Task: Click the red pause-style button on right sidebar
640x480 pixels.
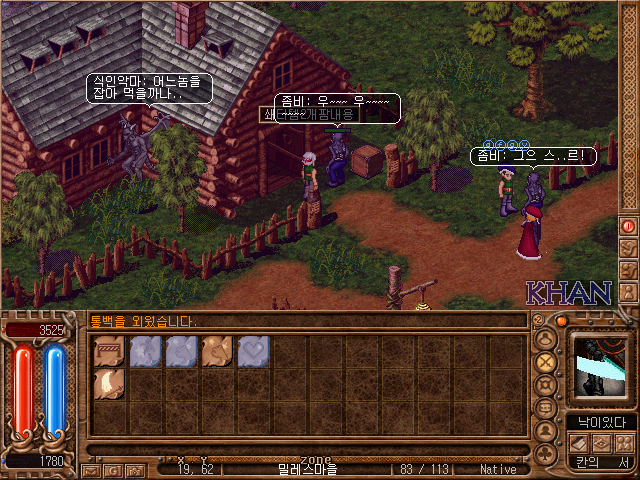Action: pos(629,226)
